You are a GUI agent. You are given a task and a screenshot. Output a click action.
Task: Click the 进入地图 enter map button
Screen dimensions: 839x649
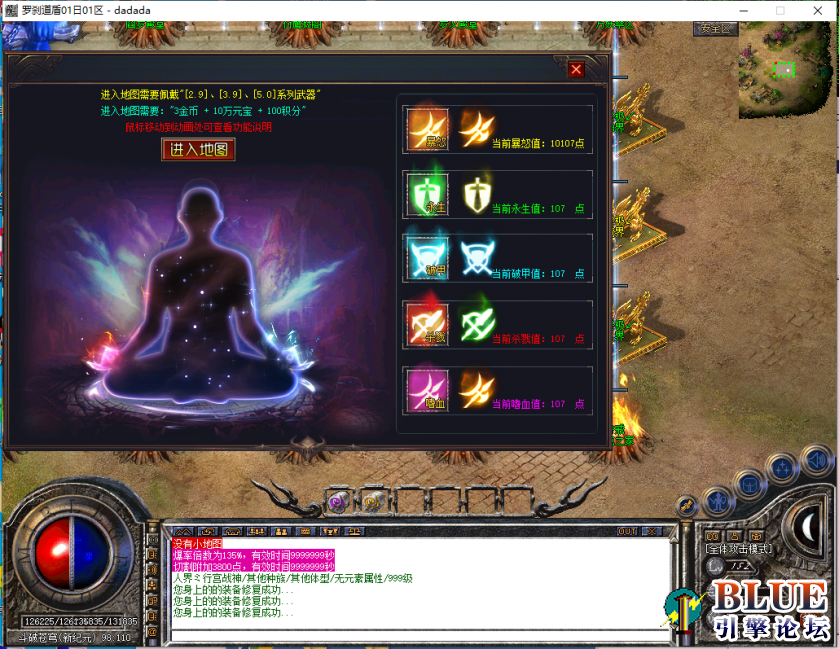point(199,150)
